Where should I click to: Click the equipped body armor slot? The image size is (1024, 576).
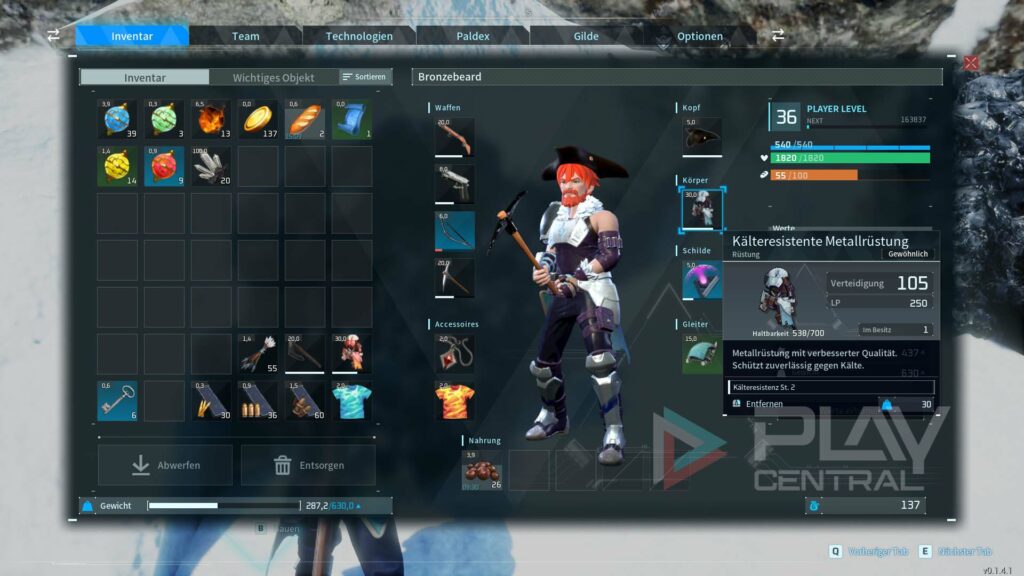click(x=702, y=208)
